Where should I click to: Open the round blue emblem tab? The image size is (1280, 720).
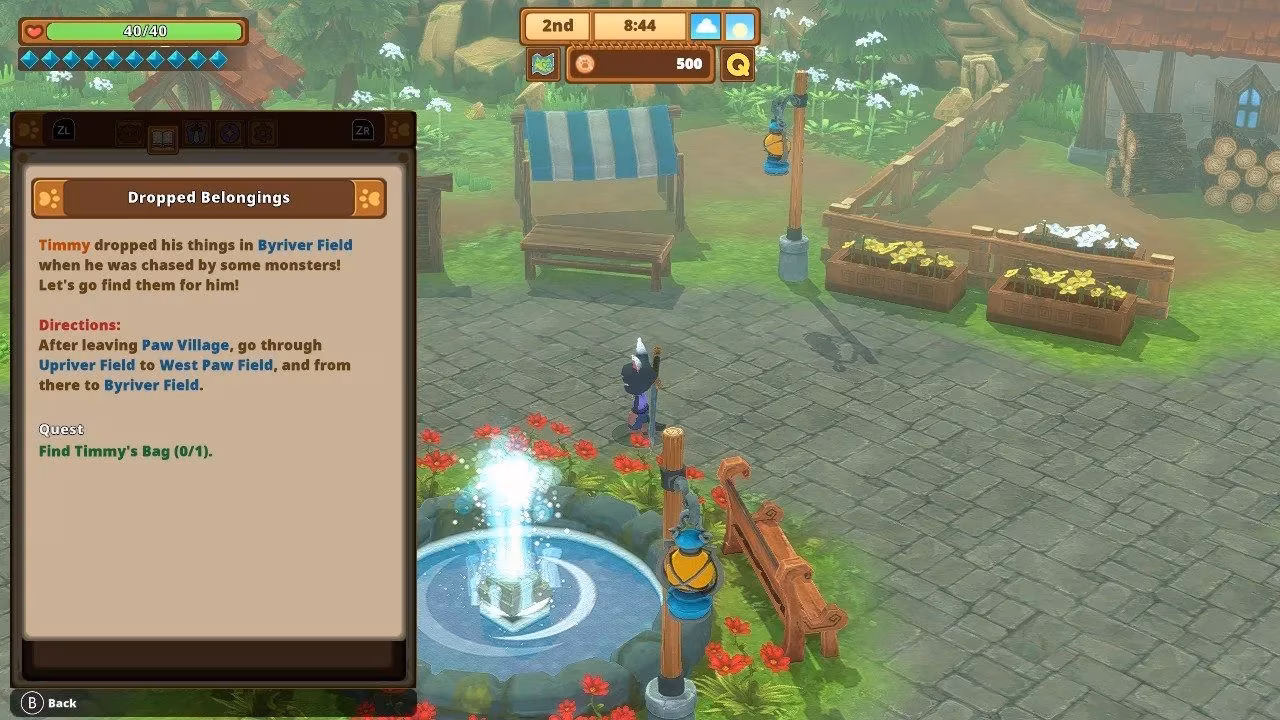pyautogui.click(x=229, y=132)
